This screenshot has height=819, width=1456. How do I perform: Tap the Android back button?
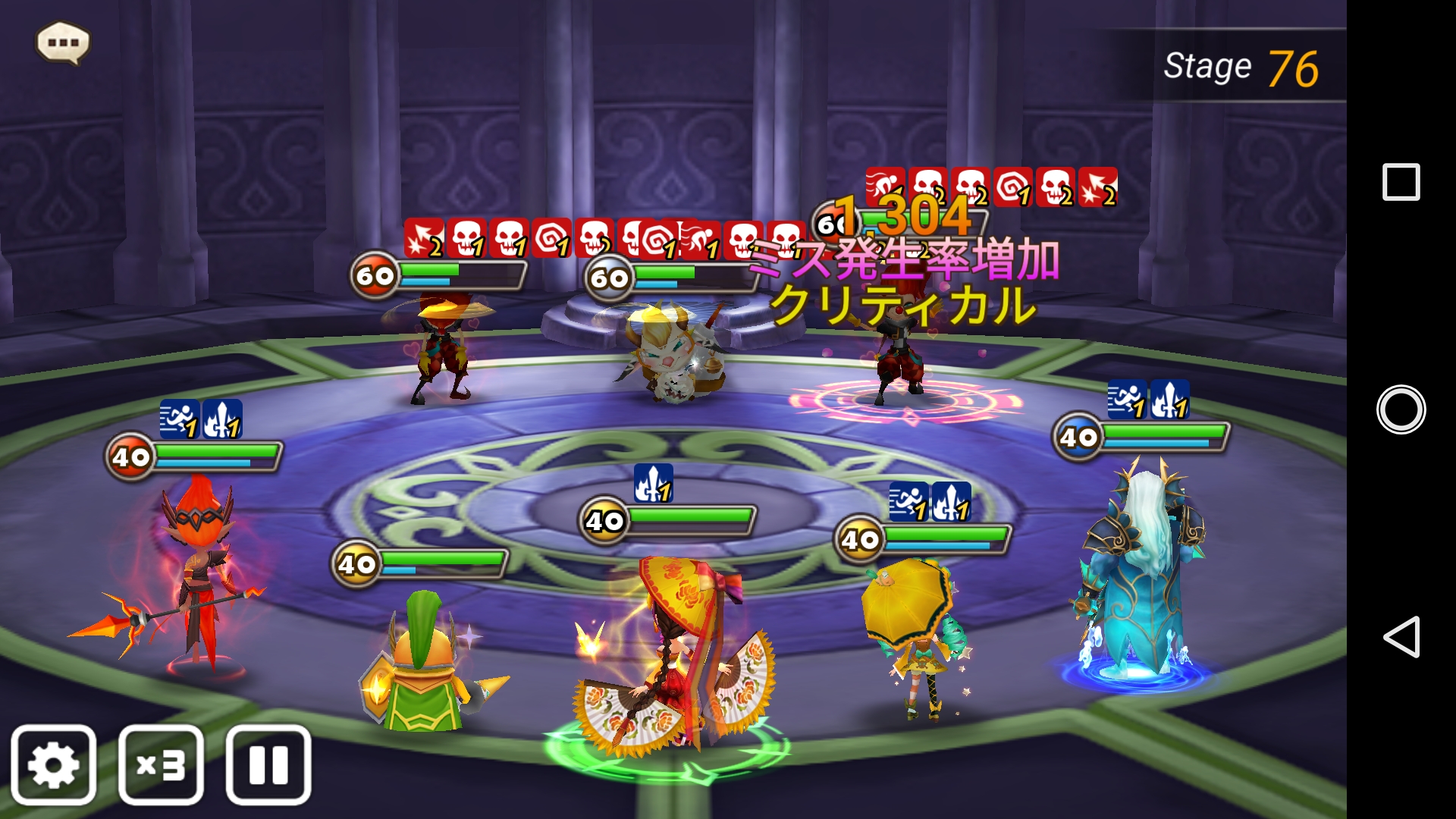(x=1401, y=636)
